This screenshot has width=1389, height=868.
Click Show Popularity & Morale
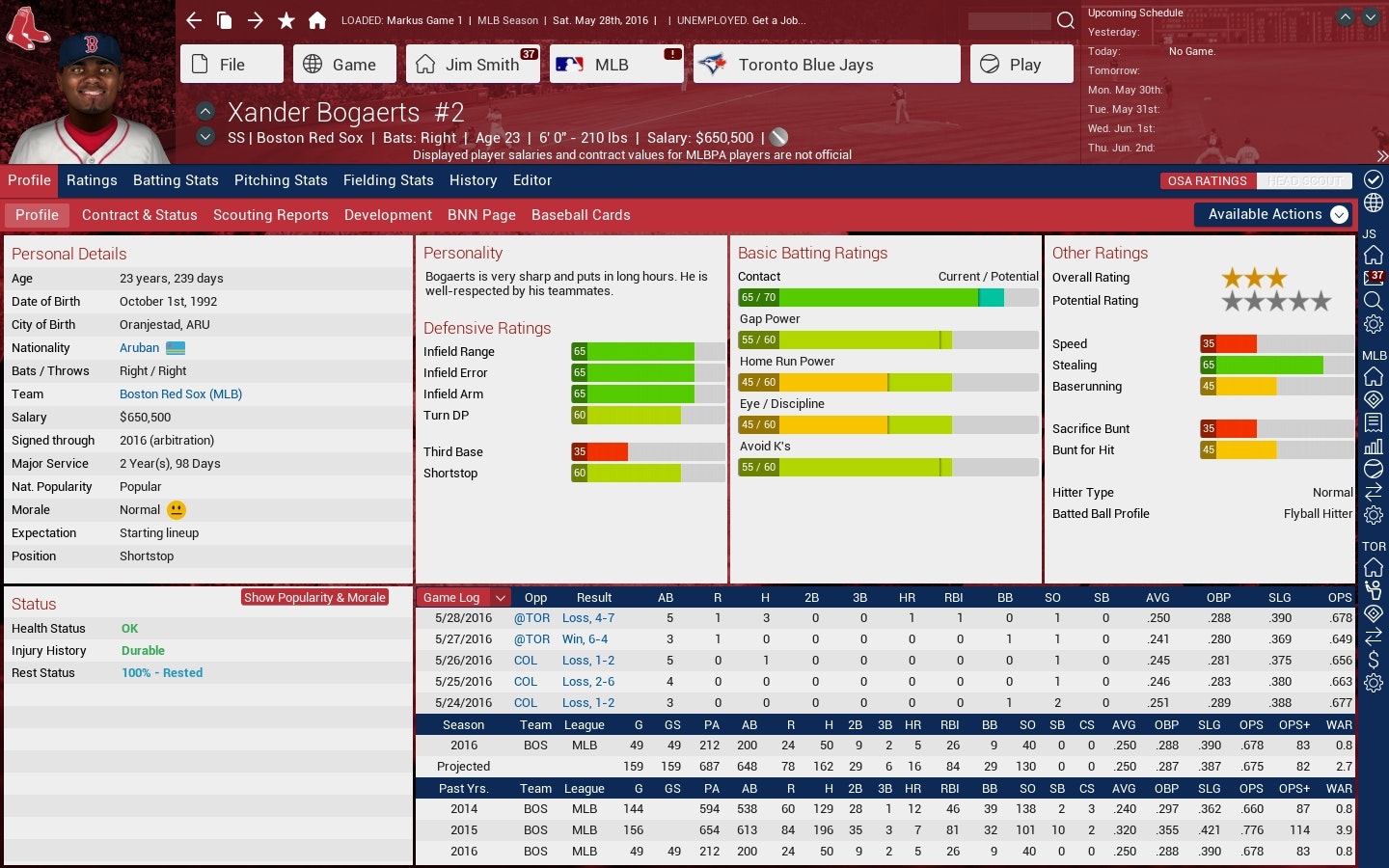click(x=314, y=597)
